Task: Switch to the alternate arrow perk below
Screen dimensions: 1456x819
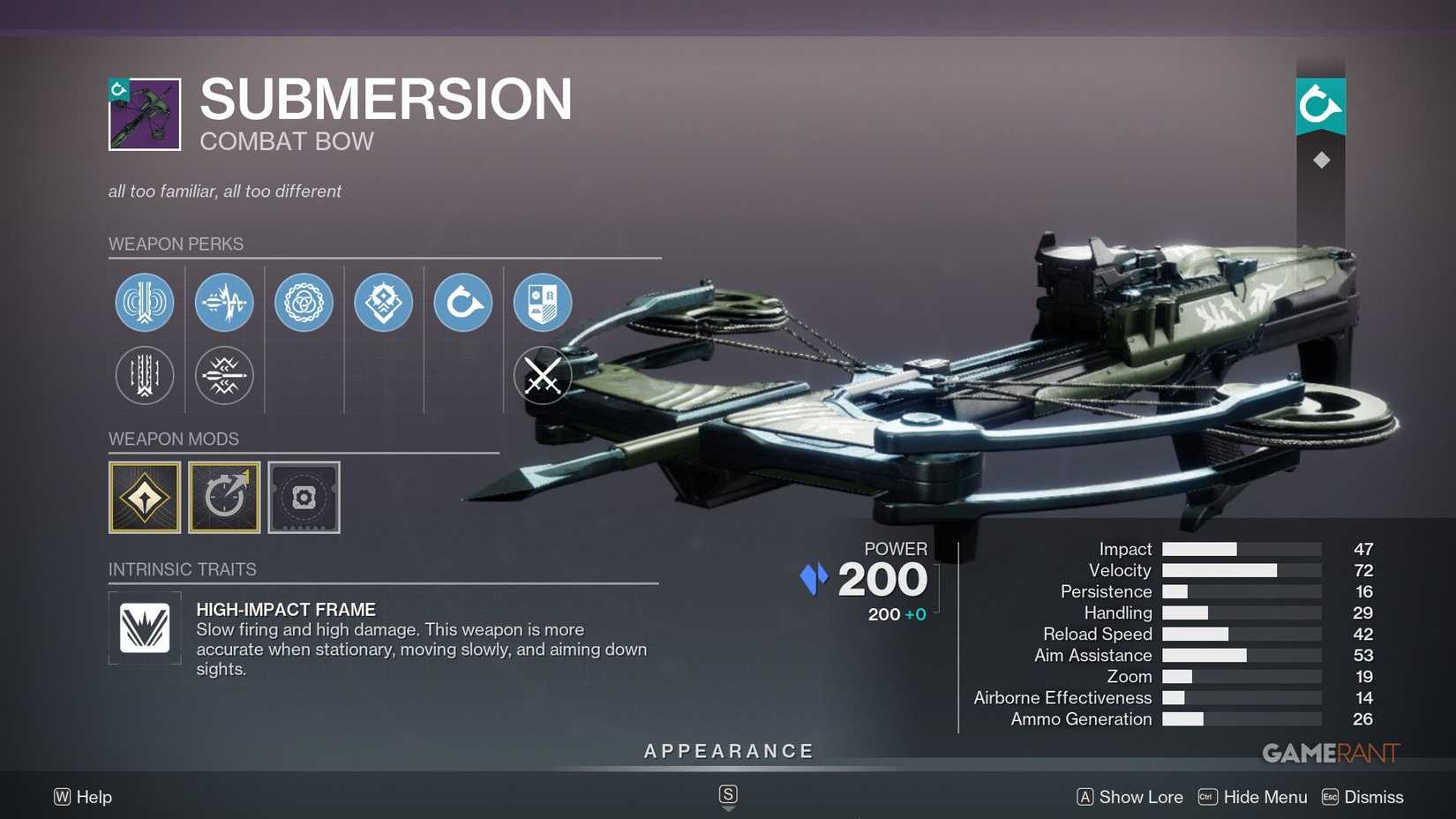Action: (224, 375)
